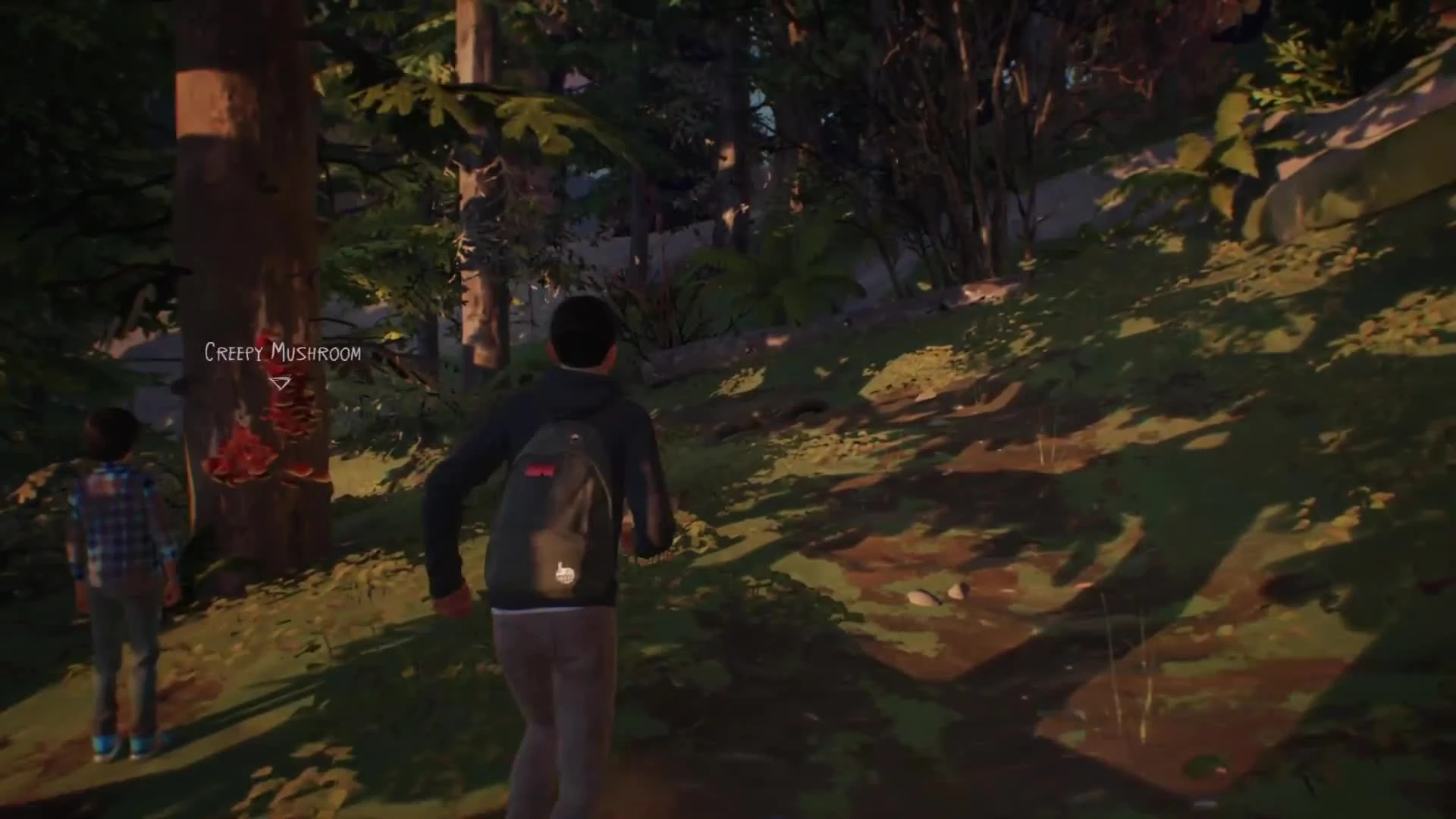Click the Creepy Mushroom interaction label
The image size is (1456, 819).
(x=281, y=351)
